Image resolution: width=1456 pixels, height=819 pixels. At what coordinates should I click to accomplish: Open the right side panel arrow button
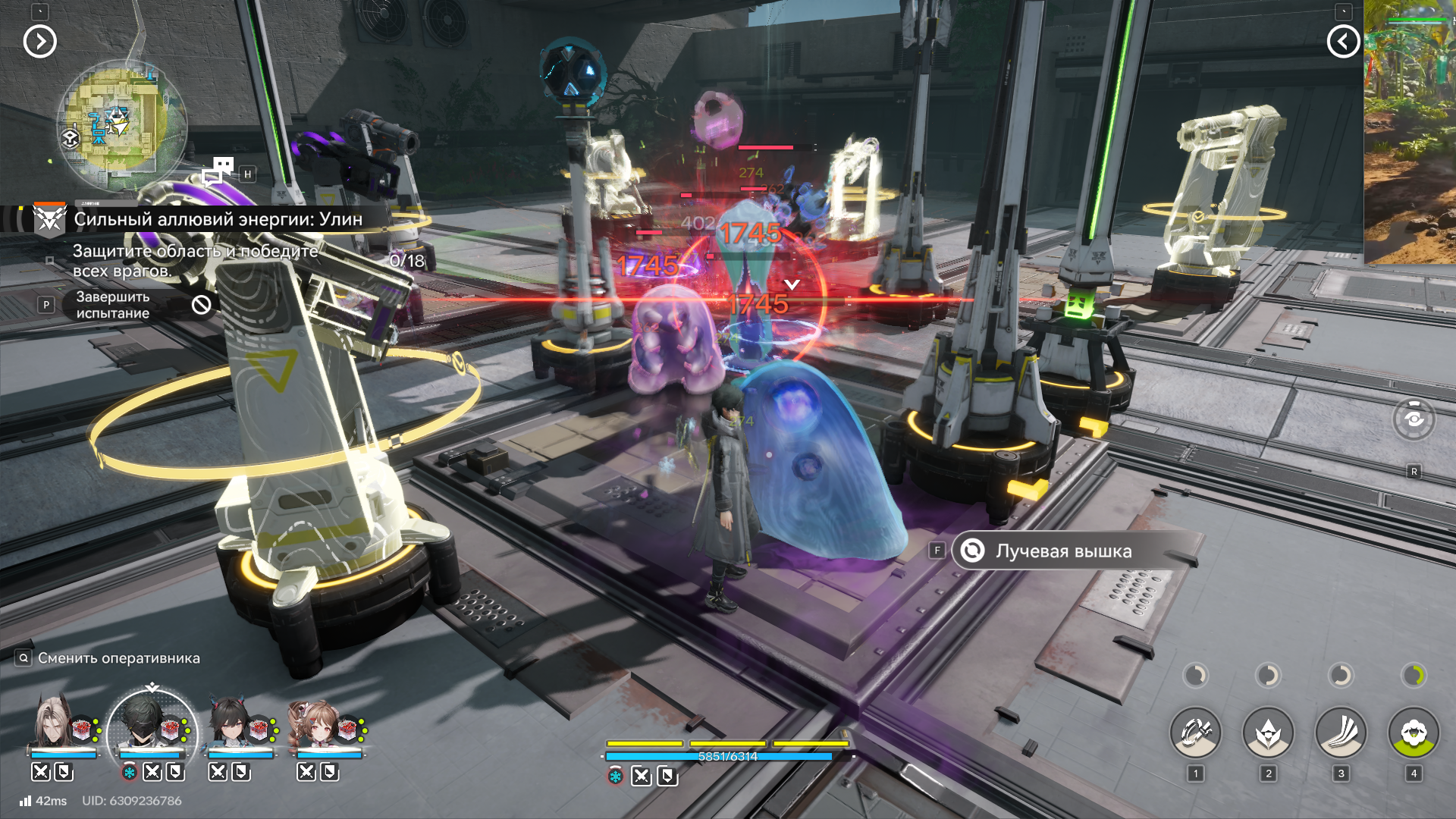[x=1343, y=42]
